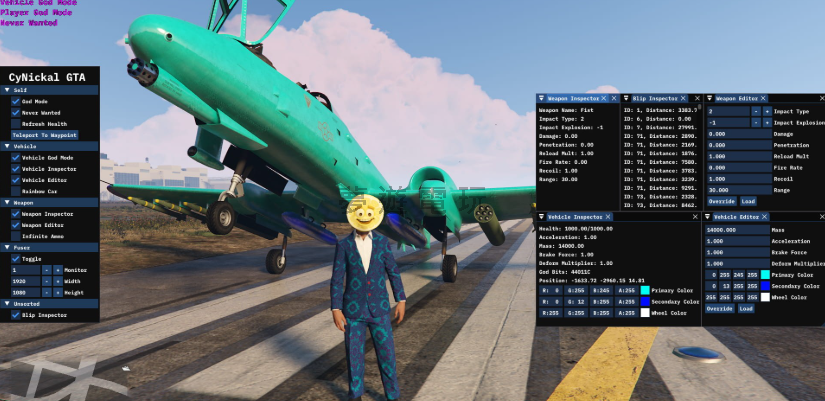
Task: Enable the Infinite Ammo checkbox
Action: 16,235
